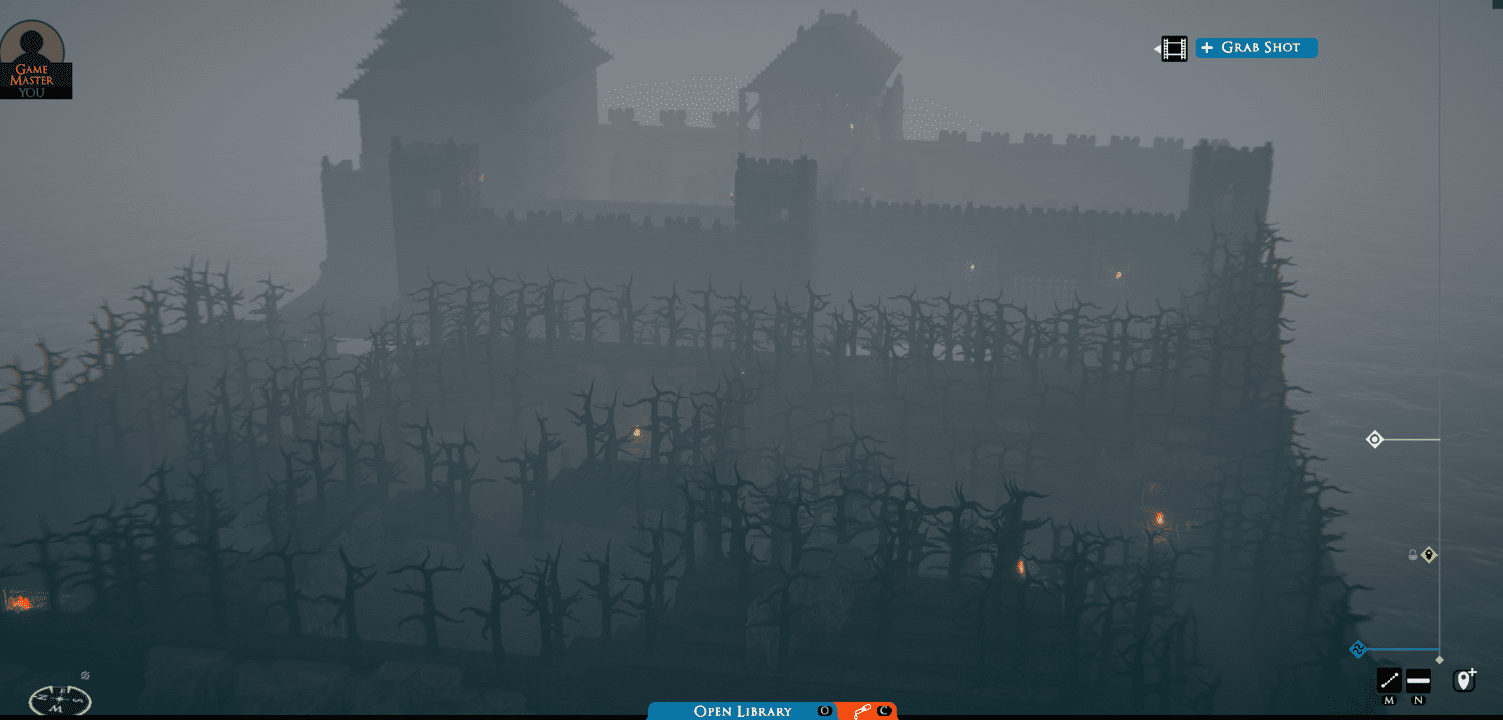Expand the vertical slider options on the right
1503x720 pixels.
1374,438
